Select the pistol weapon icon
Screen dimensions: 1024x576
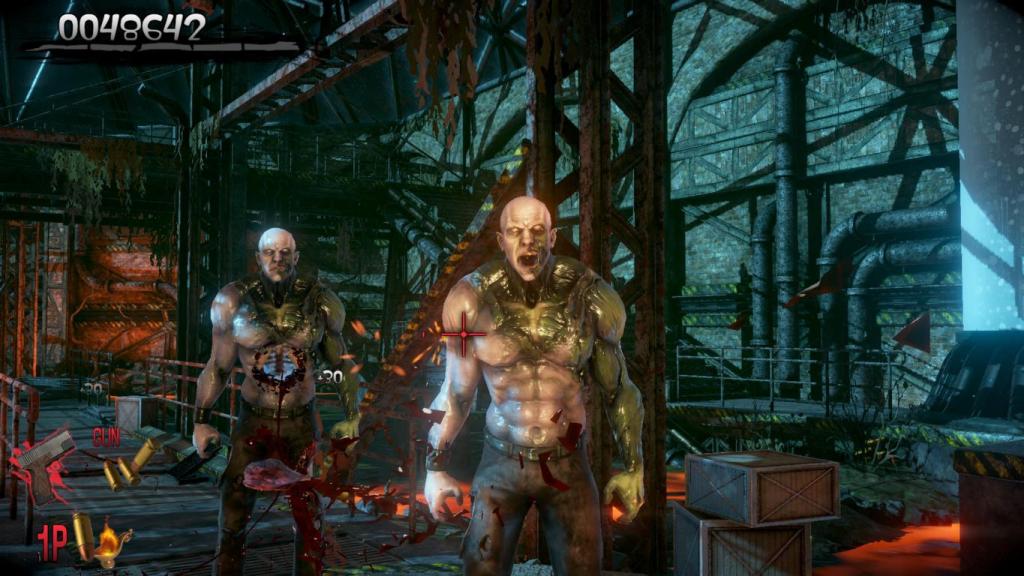pyautogui.click(x=45, y=464)
